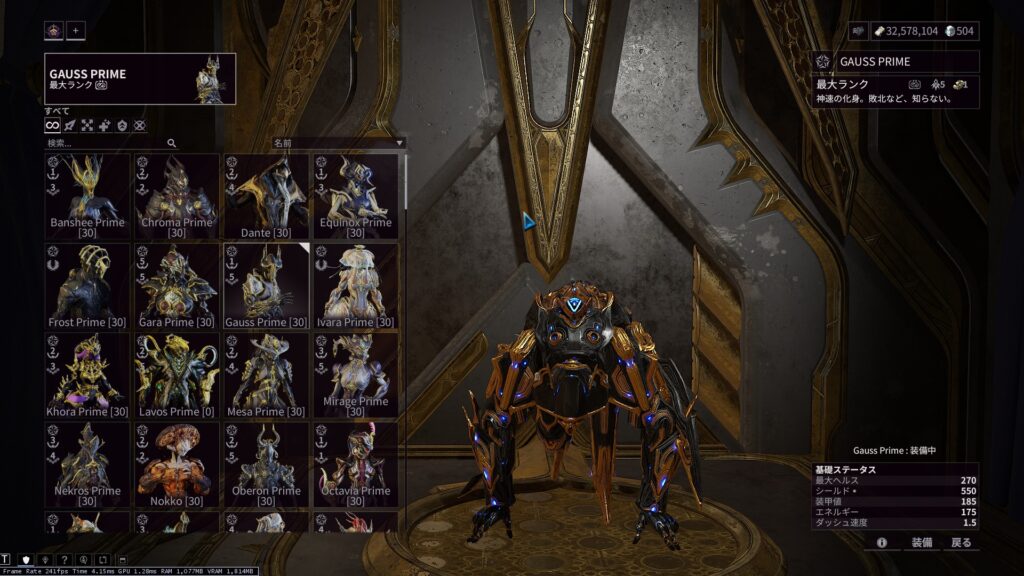Choose Frost Prime in the grid
Screen dimensions: 1024x576
tap(87, 286)
